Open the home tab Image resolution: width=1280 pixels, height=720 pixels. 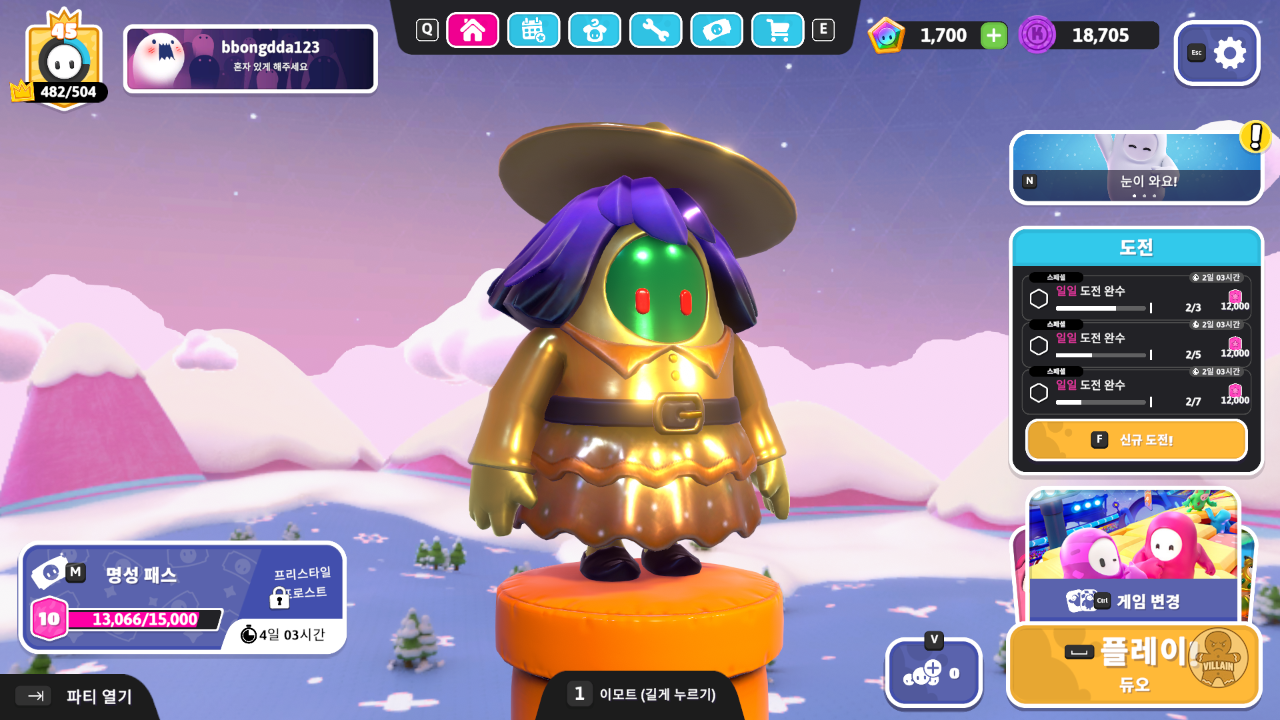[x=473, y=30]
